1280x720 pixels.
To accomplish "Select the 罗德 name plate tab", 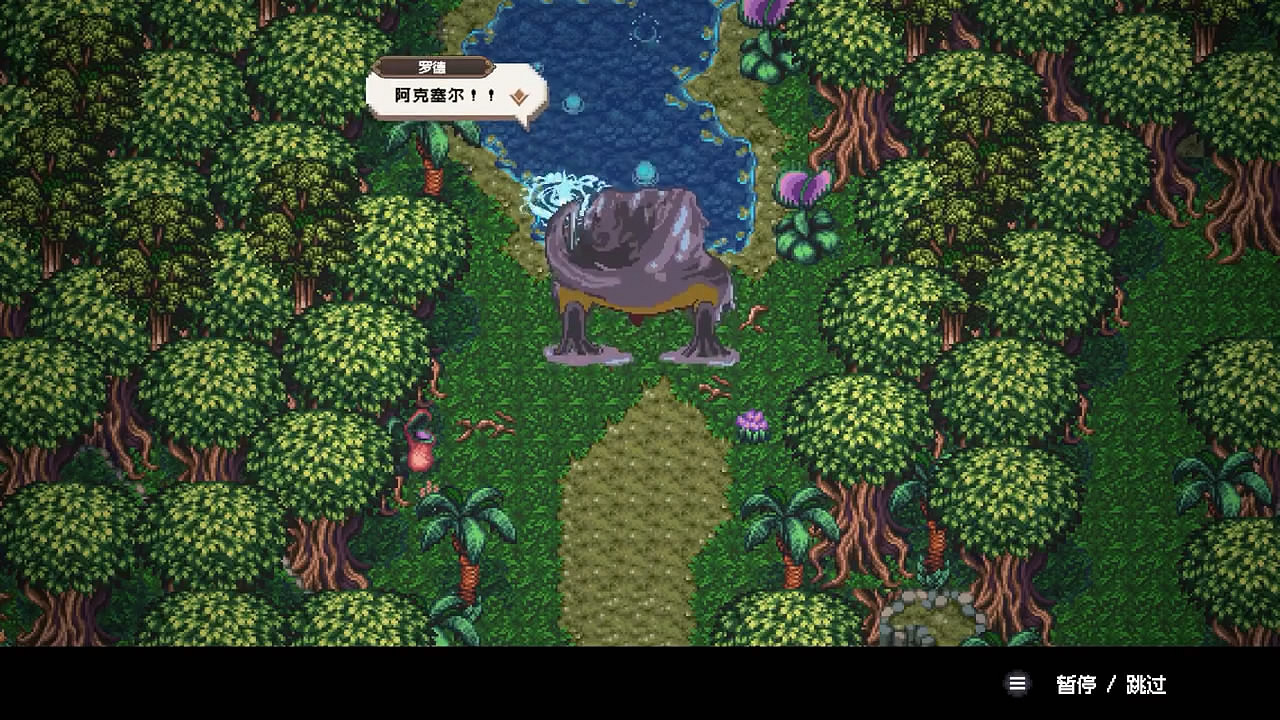I will coord(434,68).
